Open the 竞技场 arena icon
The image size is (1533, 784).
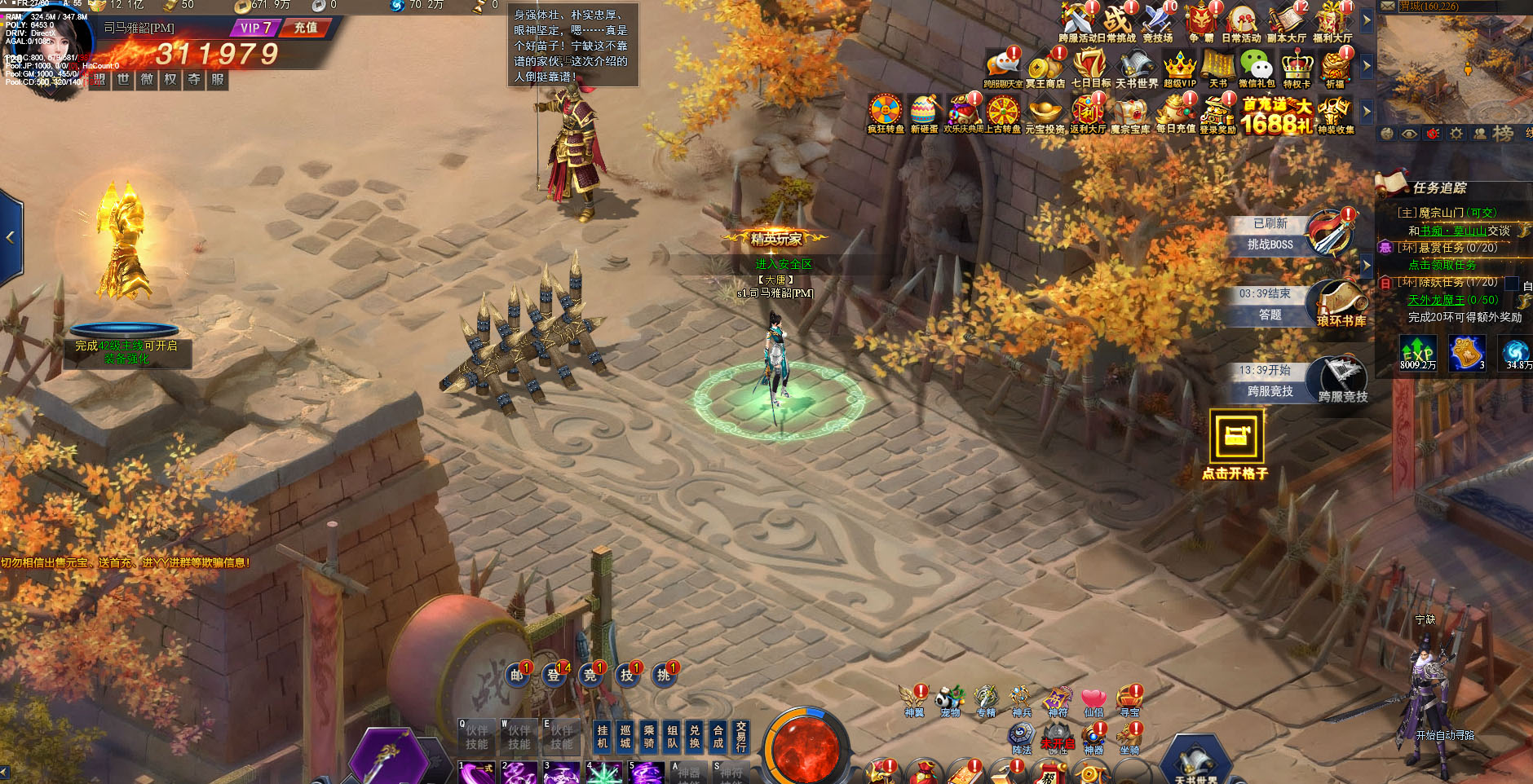1158,22
